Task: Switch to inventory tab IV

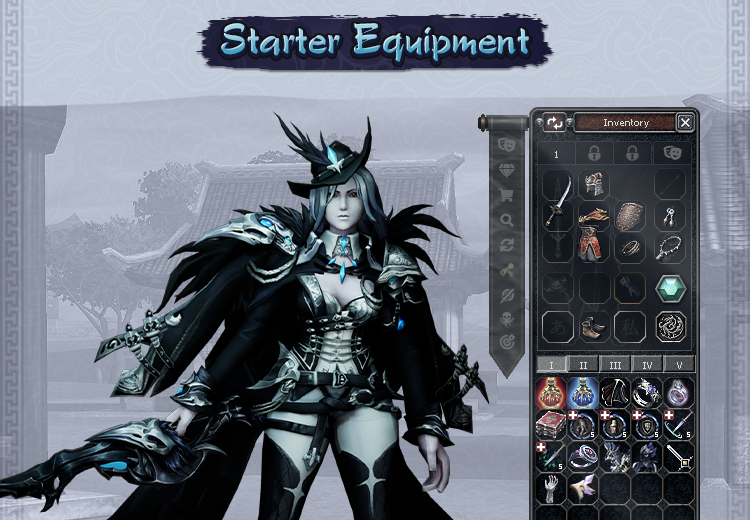Action: coord(648,364)
